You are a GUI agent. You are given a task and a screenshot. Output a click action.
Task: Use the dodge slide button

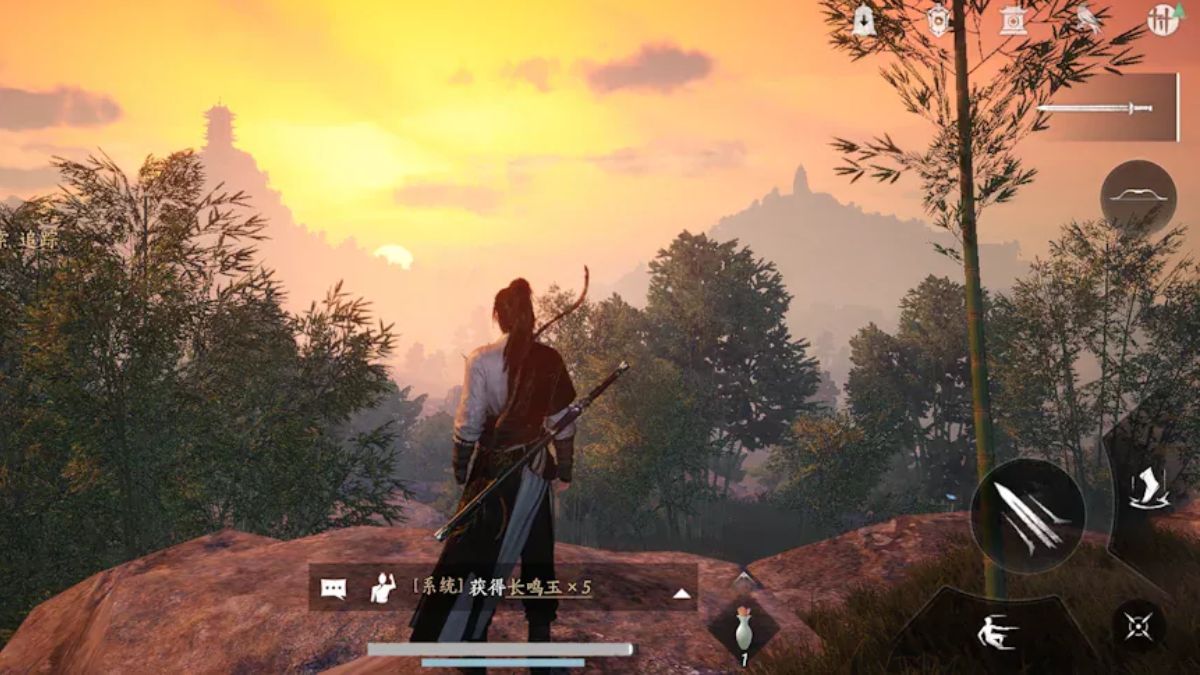click(997, 631)
